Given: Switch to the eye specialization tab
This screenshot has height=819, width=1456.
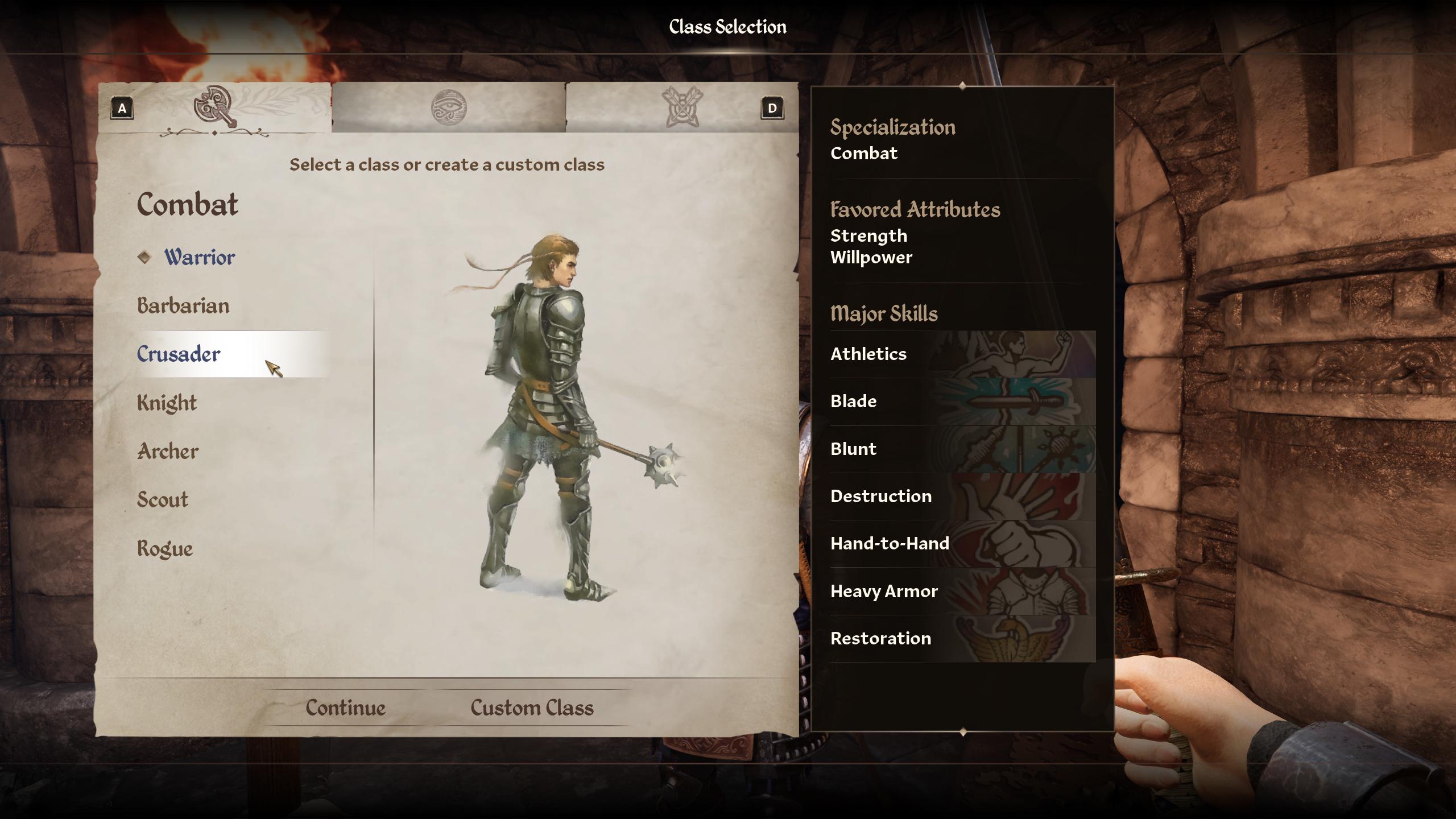Looking at the screenshot, I should (x=449, y=108).
